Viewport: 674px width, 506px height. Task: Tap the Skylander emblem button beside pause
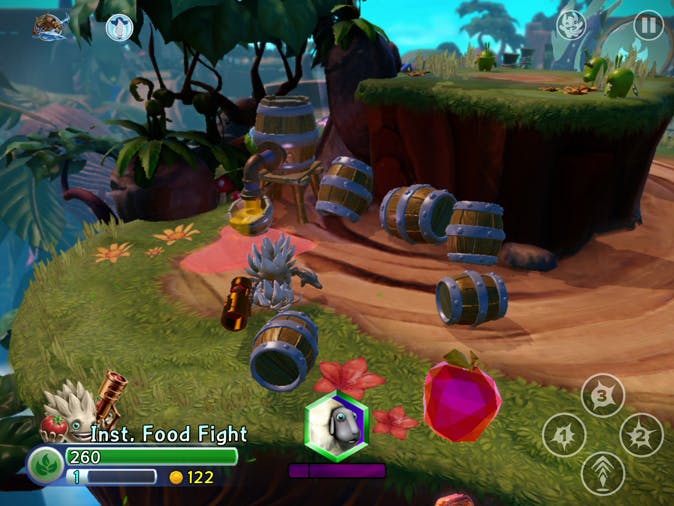571,25
